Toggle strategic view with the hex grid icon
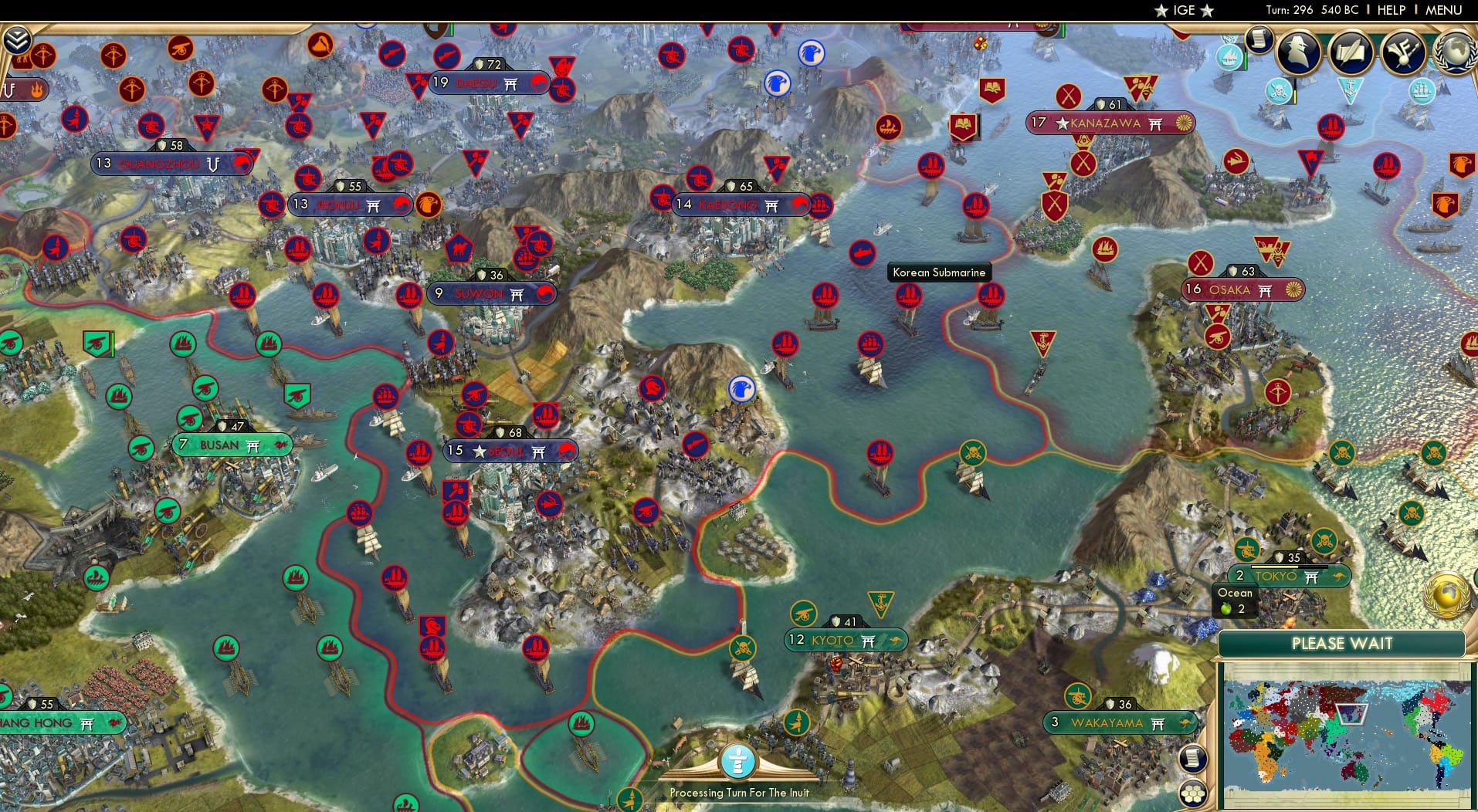The image size is (1478, 812). point(1192,794)
